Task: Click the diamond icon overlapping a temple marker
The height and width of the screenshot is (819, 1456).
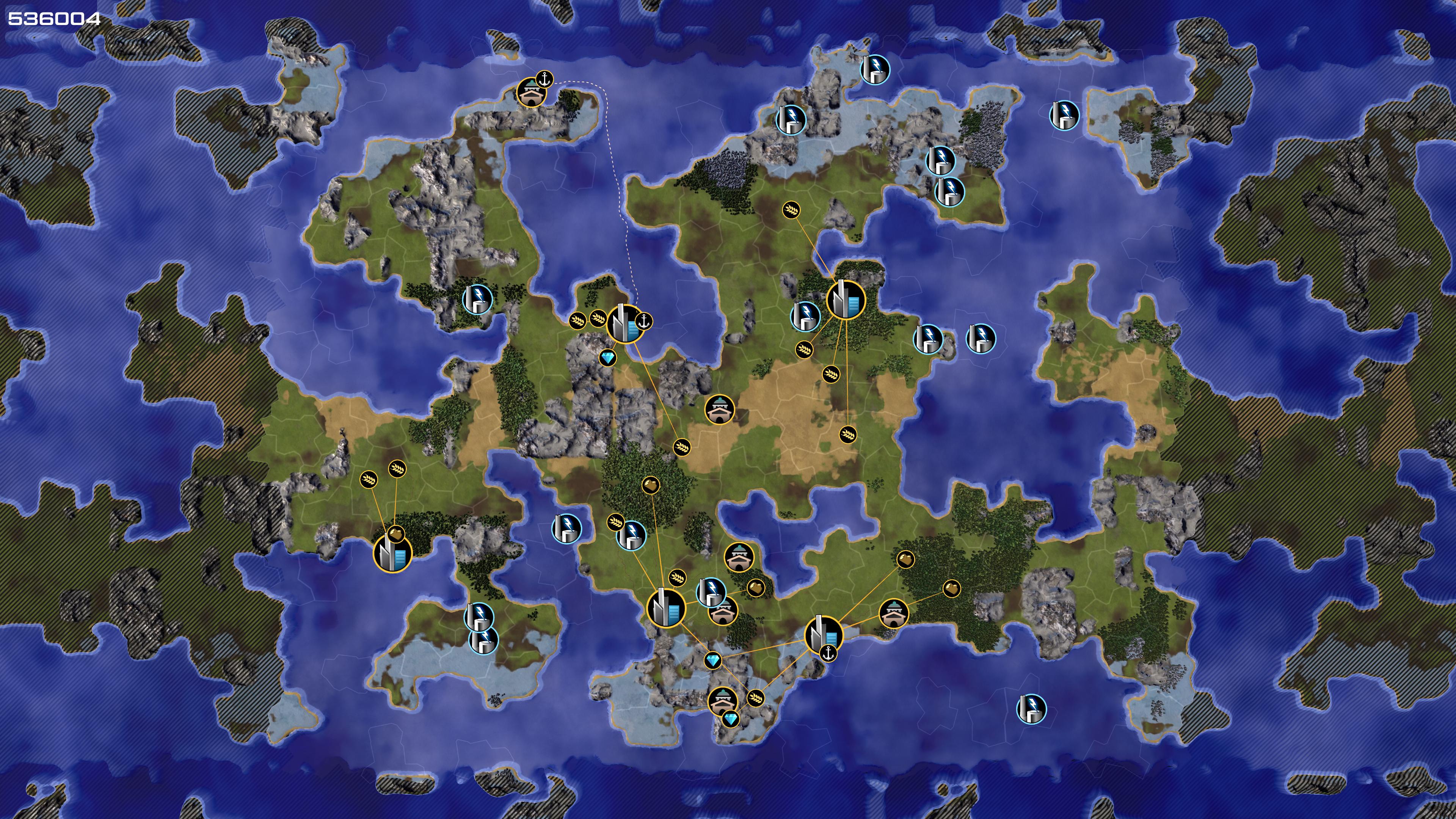Action: point(730,719)
